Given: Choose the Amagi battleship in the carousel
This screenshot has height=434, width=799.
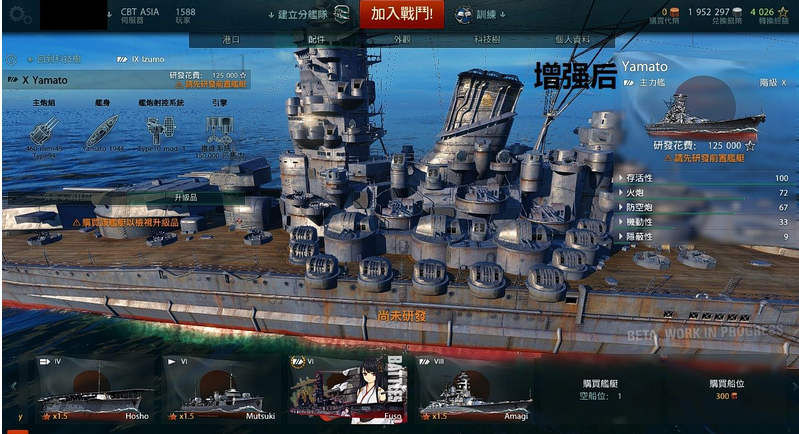Looking at the screenshot, I should pyautogui.click(x=474, y=389).
